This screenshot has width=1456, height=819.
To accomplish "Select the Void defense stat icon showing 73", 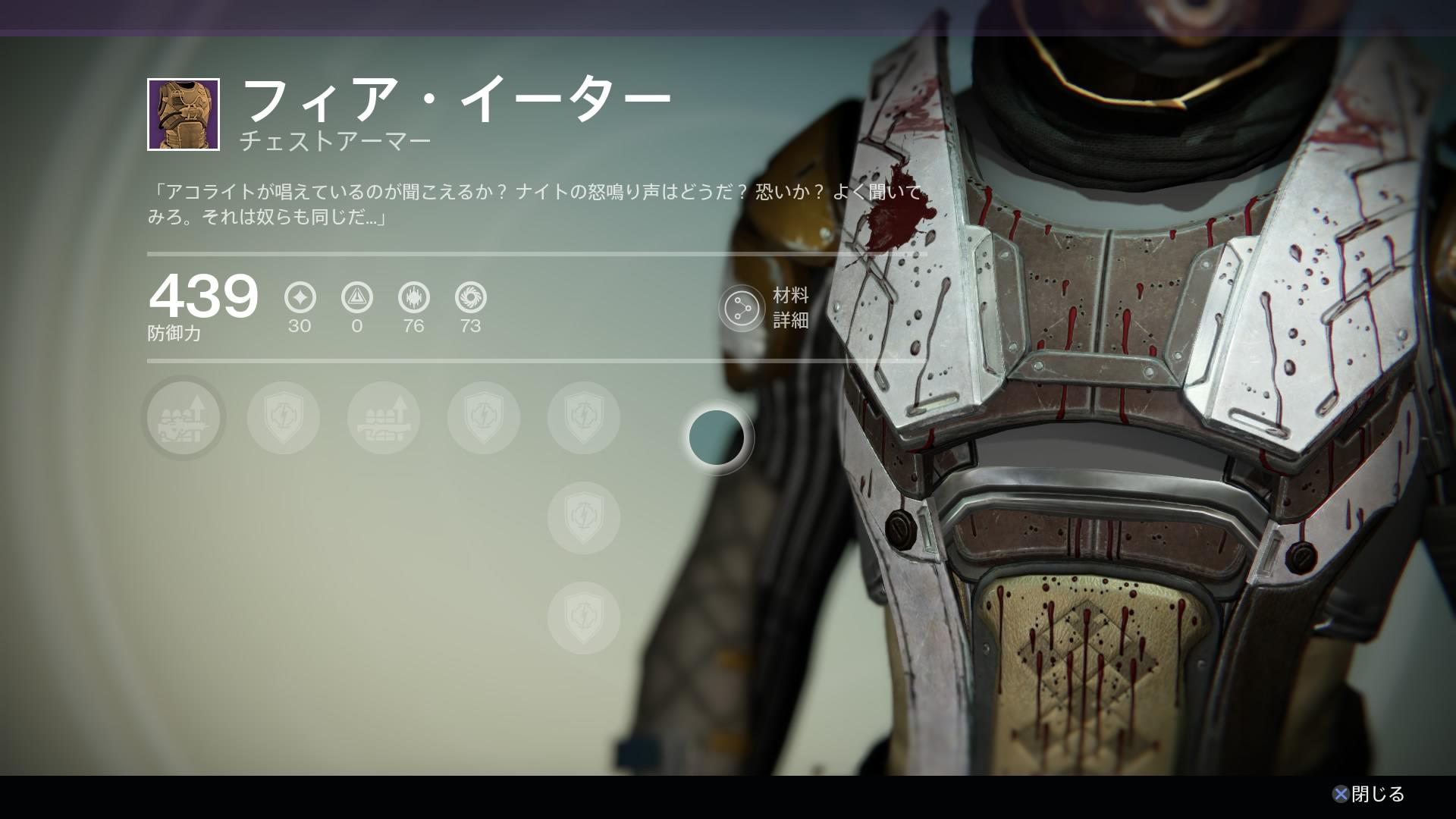I will pyautogui.click(x=469, y=297).
